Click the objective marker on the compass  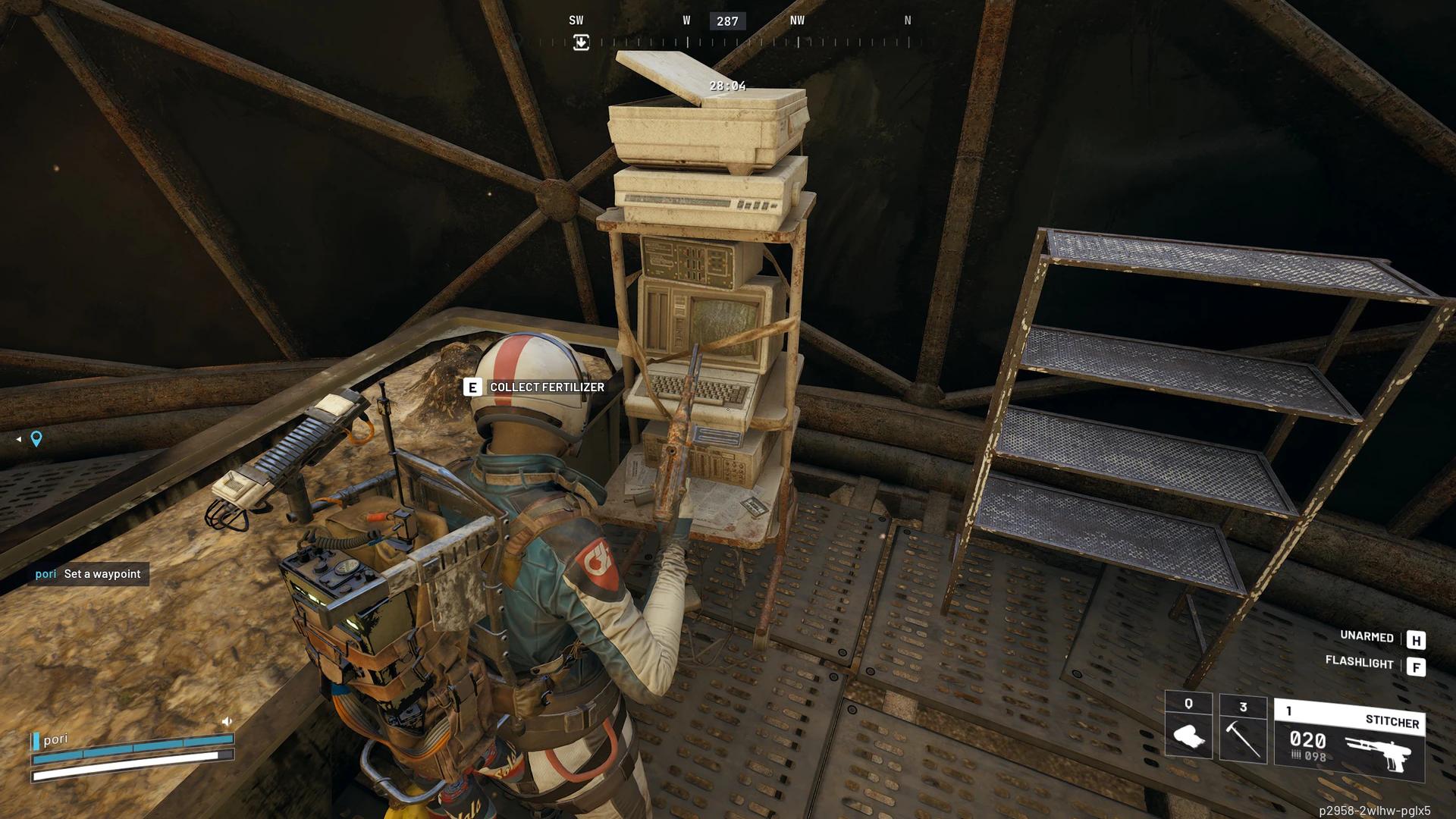tap(581, 42)
